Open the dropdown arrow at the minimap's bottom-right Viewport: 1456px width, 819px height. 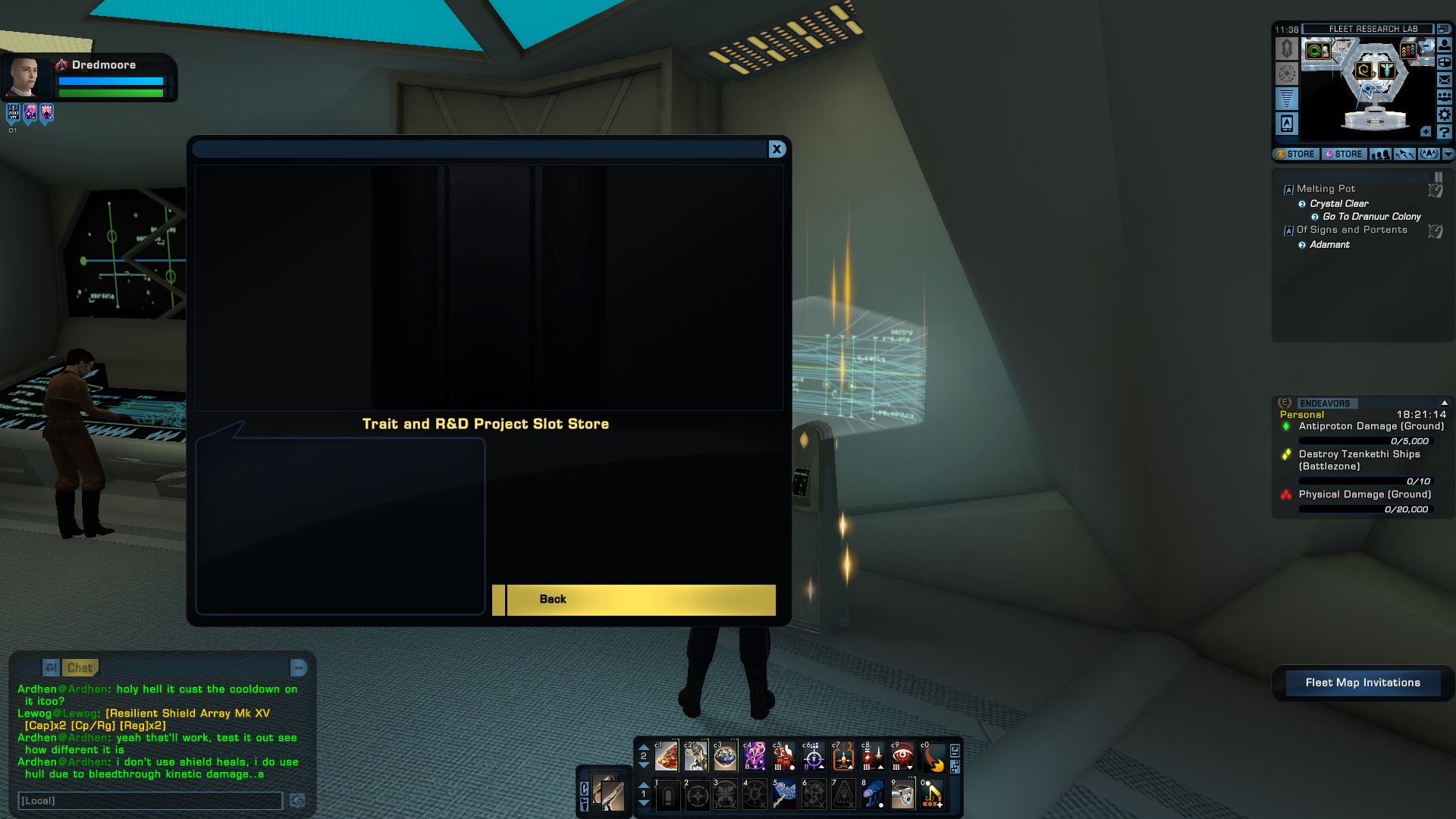1447,153
